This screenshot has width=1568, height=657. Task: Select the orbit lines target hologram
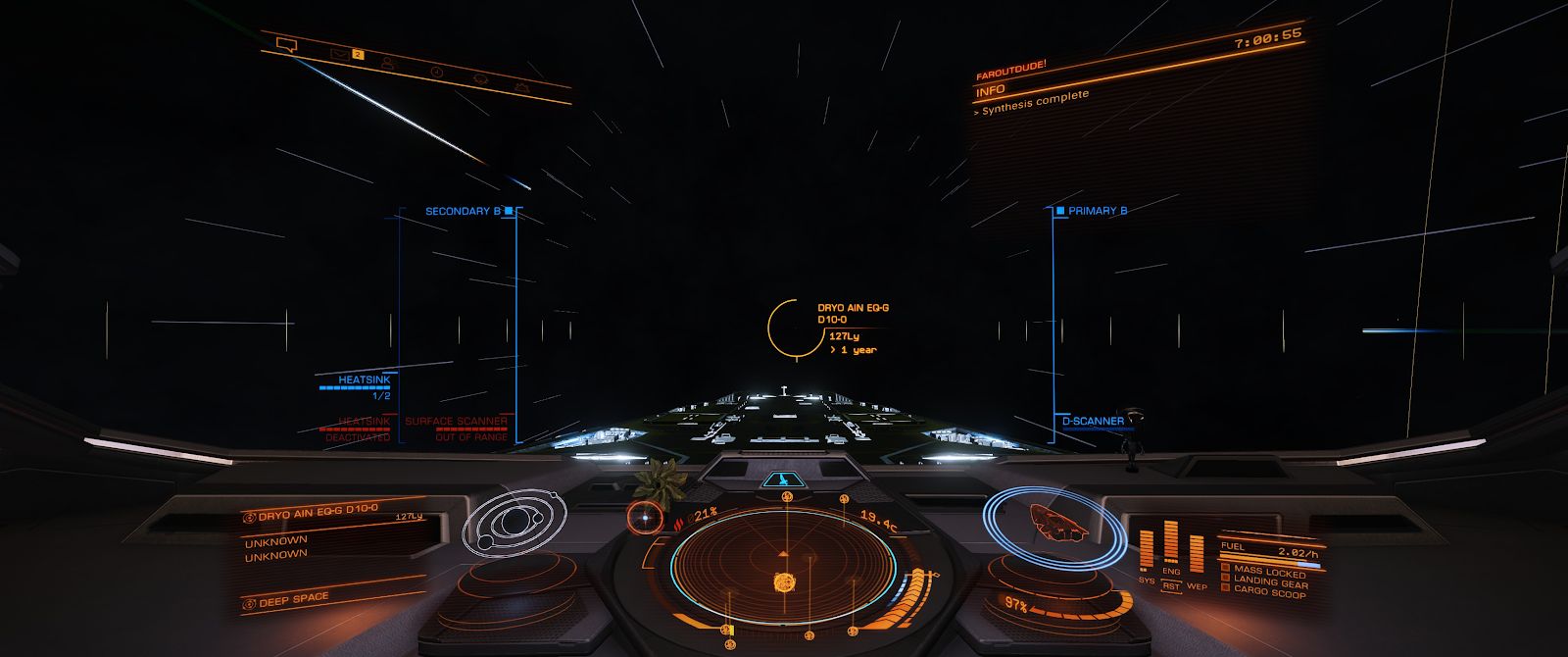coord(514,523)
